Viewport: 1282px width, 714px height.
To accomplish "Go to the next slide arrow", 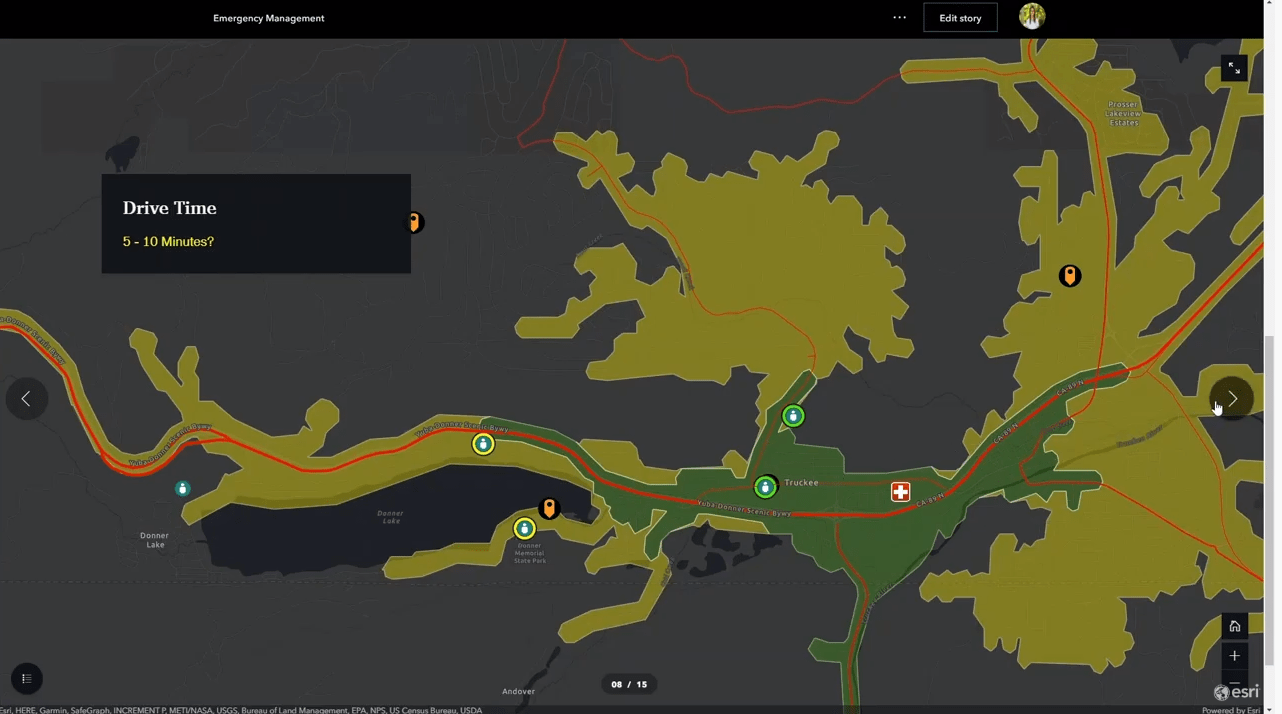I will point(1232,398).
